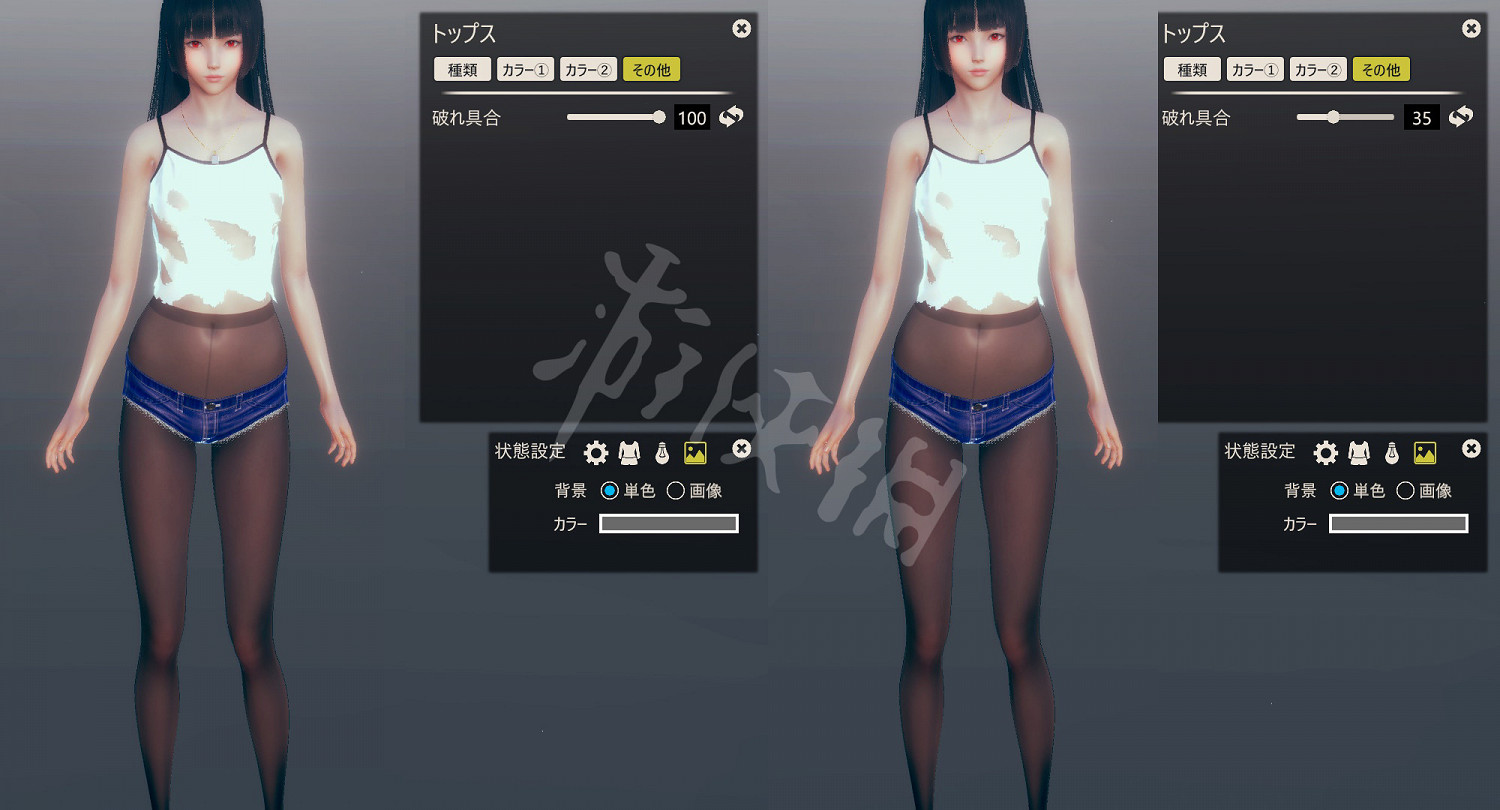Click the lightbulb lighting icon in left 状態設定 panel
The width and height of the screenshot is (1500, 810).
coord(662,451)
